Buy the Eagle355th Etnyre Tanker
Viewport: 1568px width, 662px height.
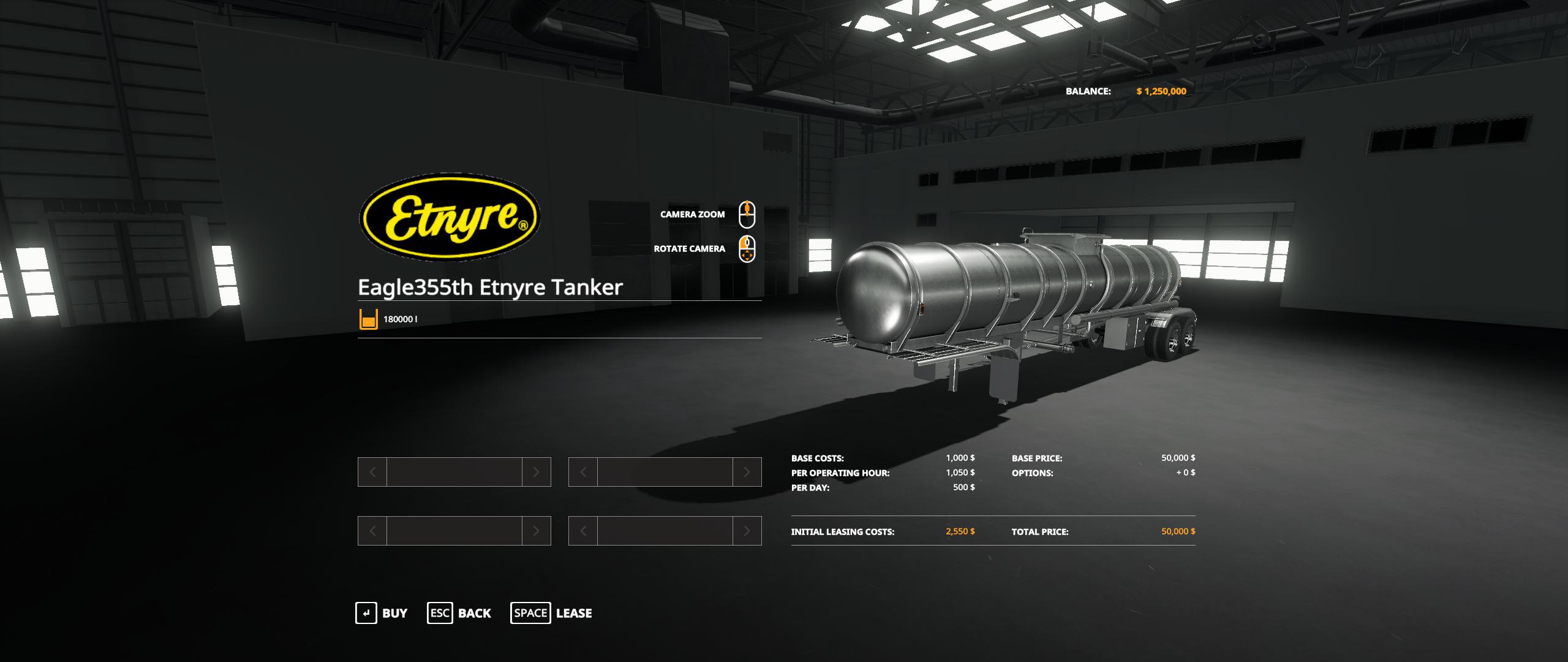pos(382,613)
